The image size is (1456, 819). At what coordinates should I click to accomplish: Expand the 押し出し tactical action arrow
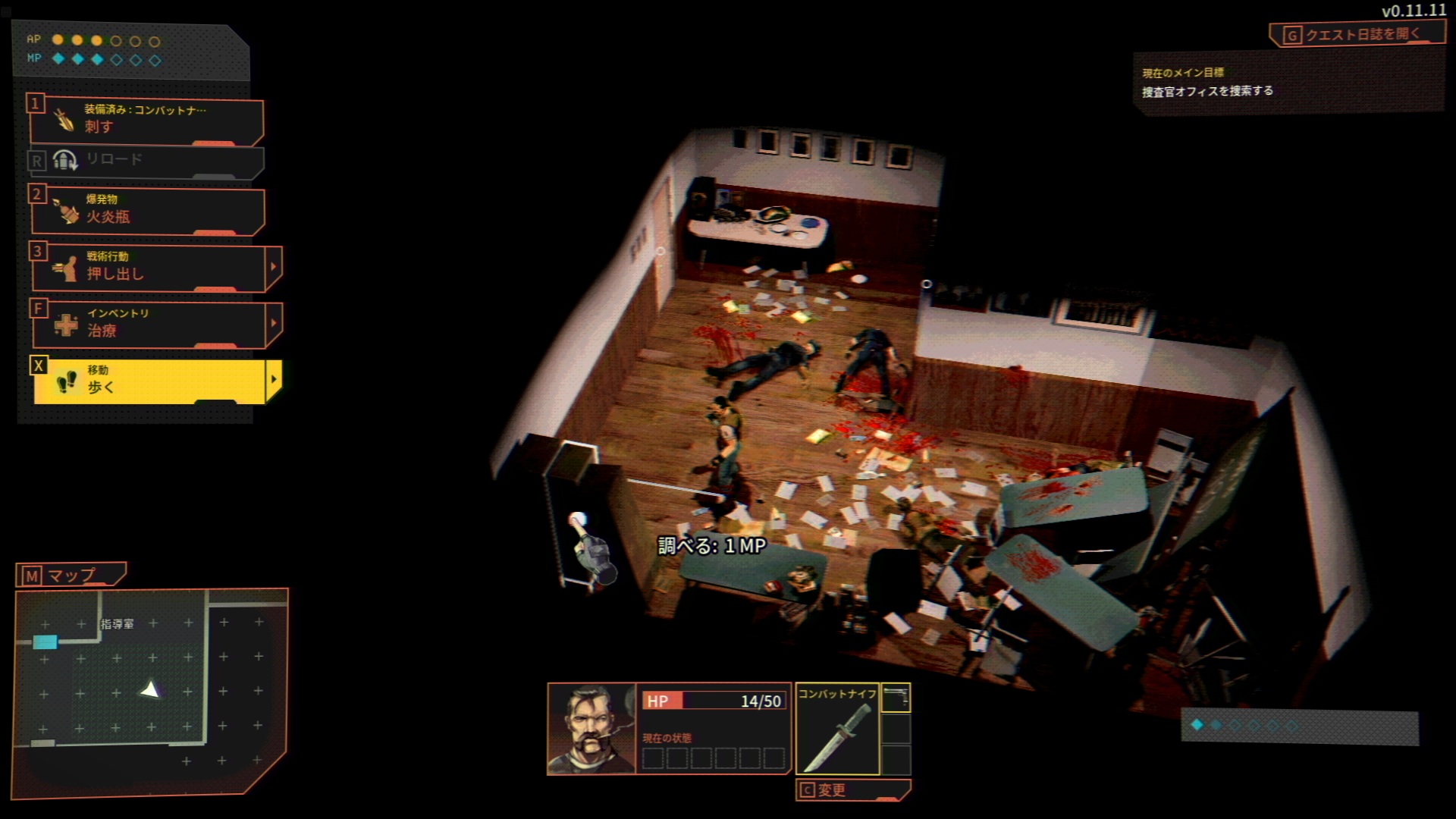274,267
